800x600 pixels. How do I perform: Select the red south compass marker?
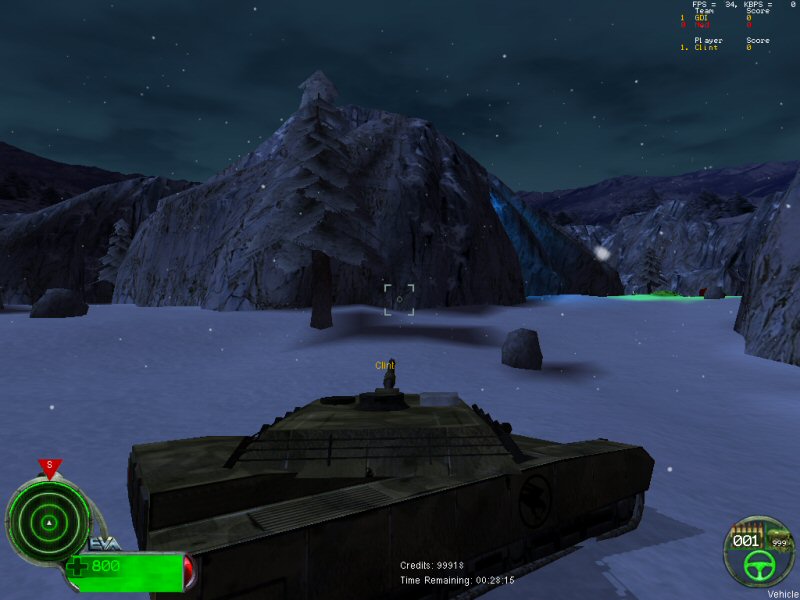(x=48, y=466)
